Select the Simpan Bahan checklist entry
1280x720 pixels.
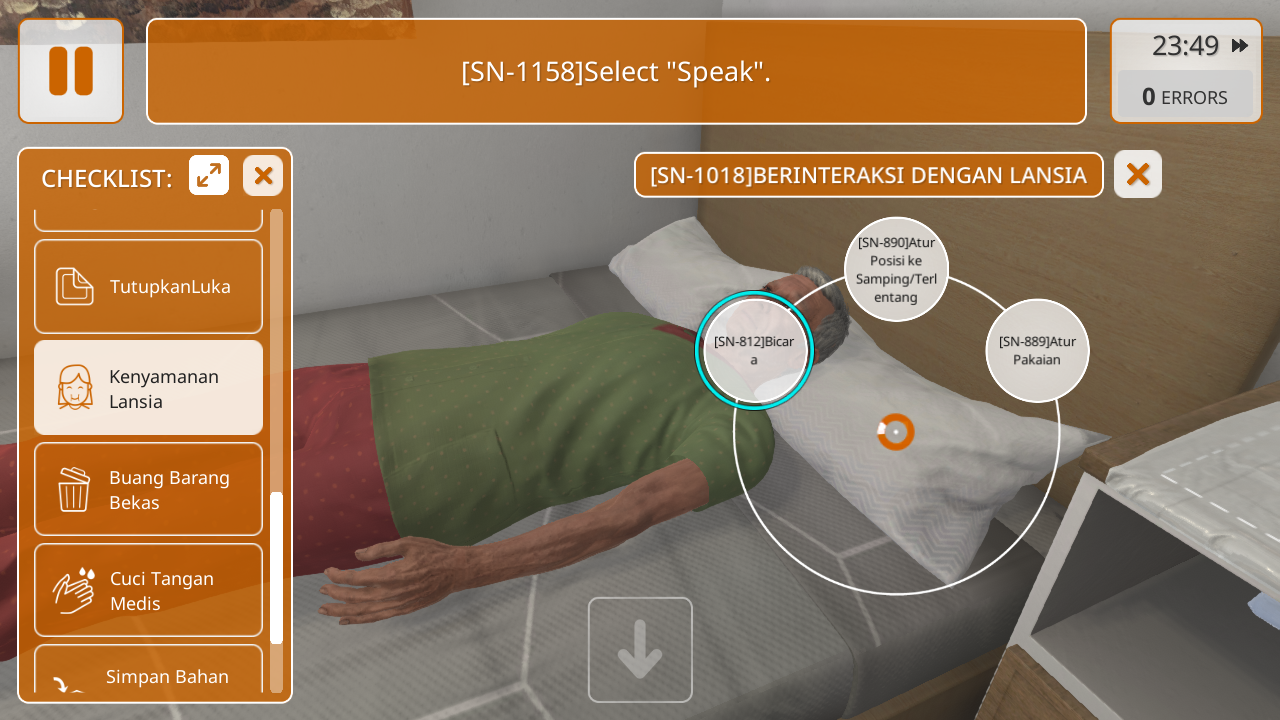click(x=149, y=674)
